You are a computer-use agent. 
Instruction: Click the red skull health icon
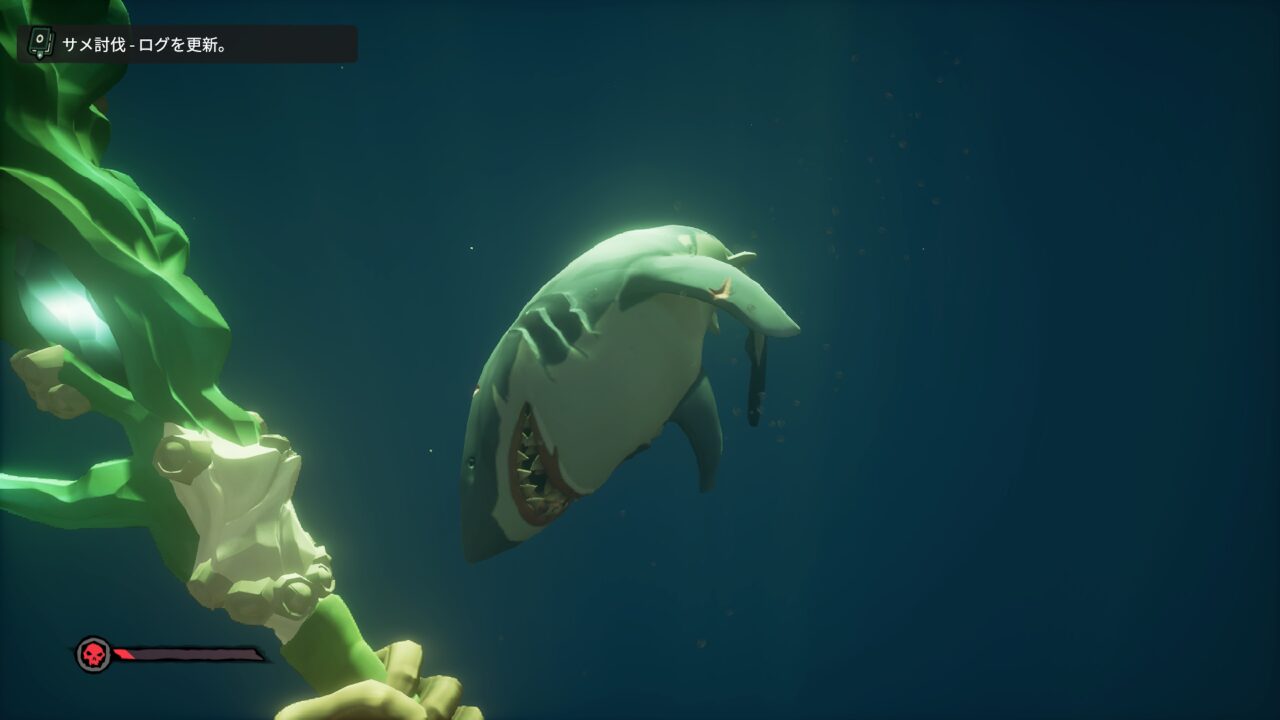(x=93, y=655)
